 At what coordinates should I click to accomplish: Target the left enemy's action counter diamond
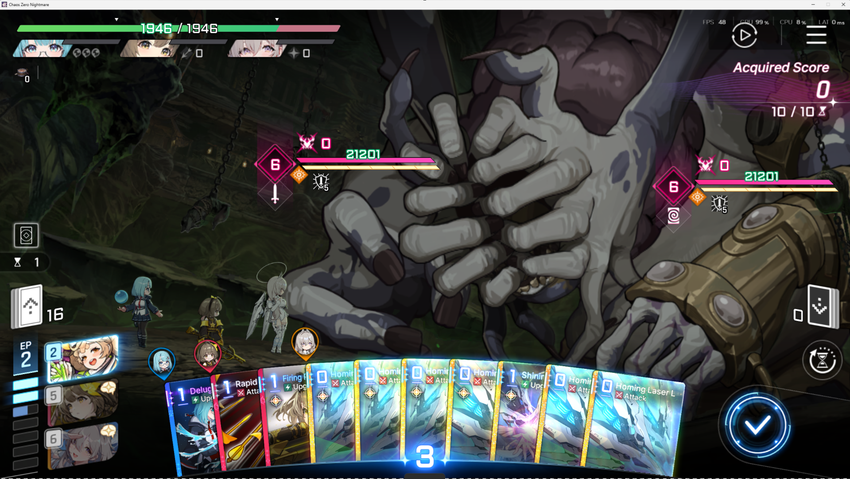[x=275, y=165]
